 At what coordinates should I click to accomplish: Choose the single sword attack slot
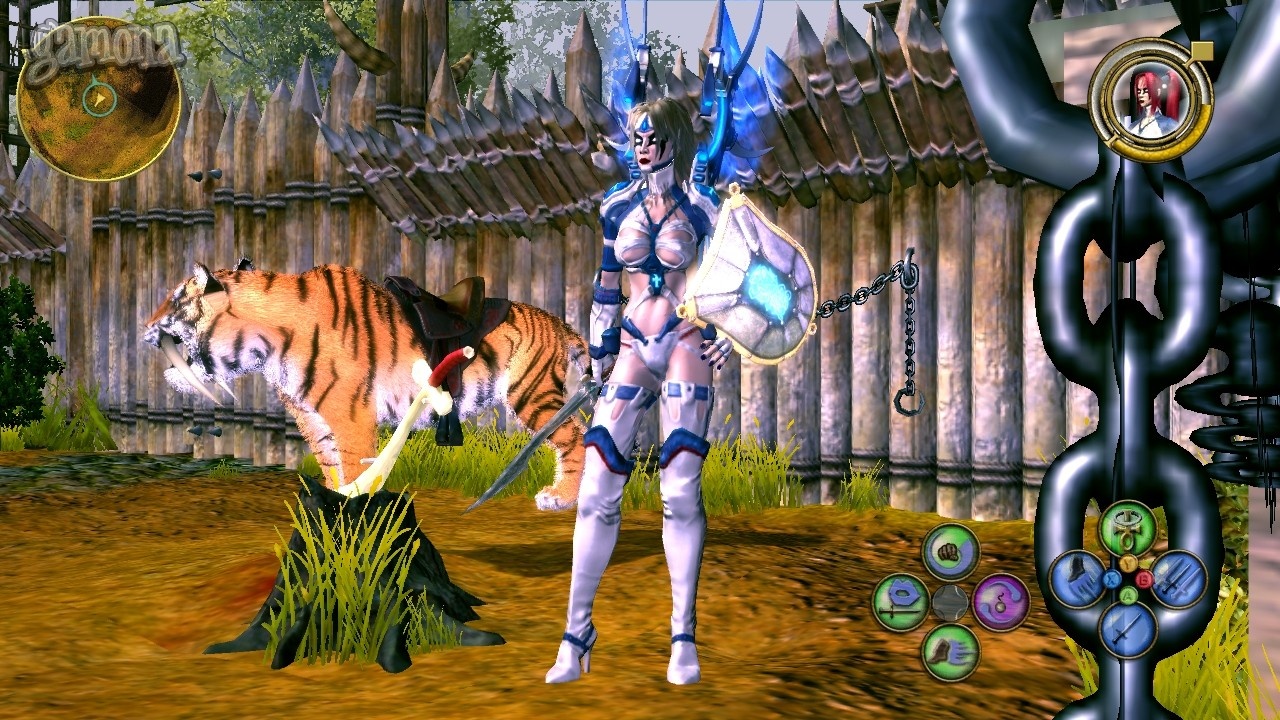[x=1128, y=630]
